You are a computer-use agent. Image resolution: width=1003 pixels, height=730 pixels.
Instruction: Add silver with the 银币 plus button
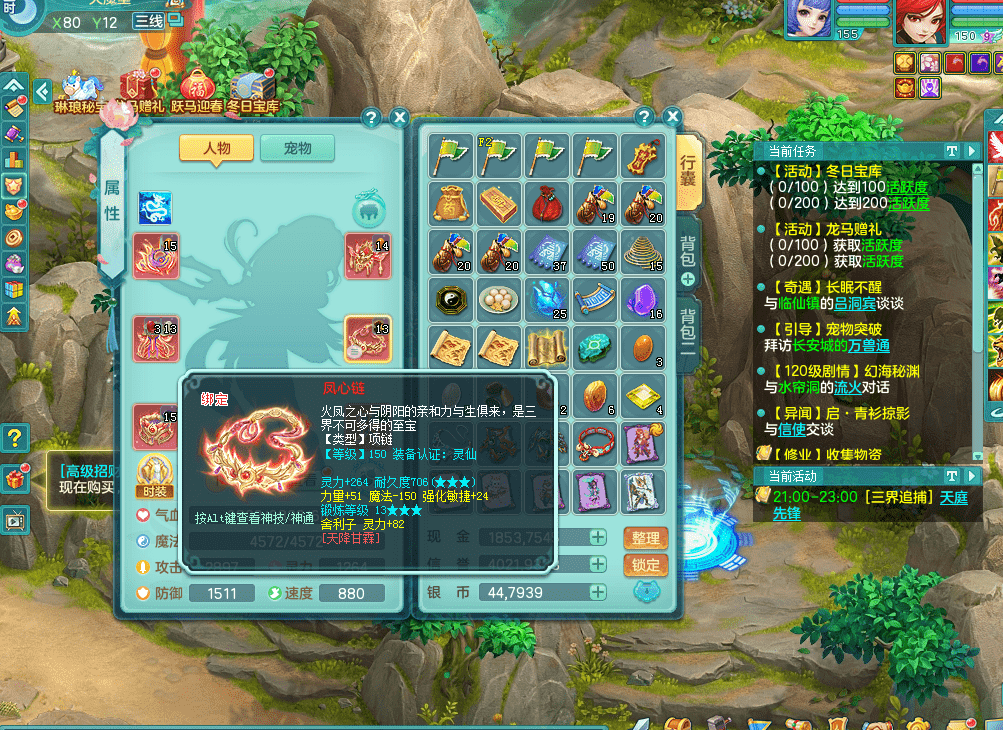pyautogui.click(x=597, y=592)
